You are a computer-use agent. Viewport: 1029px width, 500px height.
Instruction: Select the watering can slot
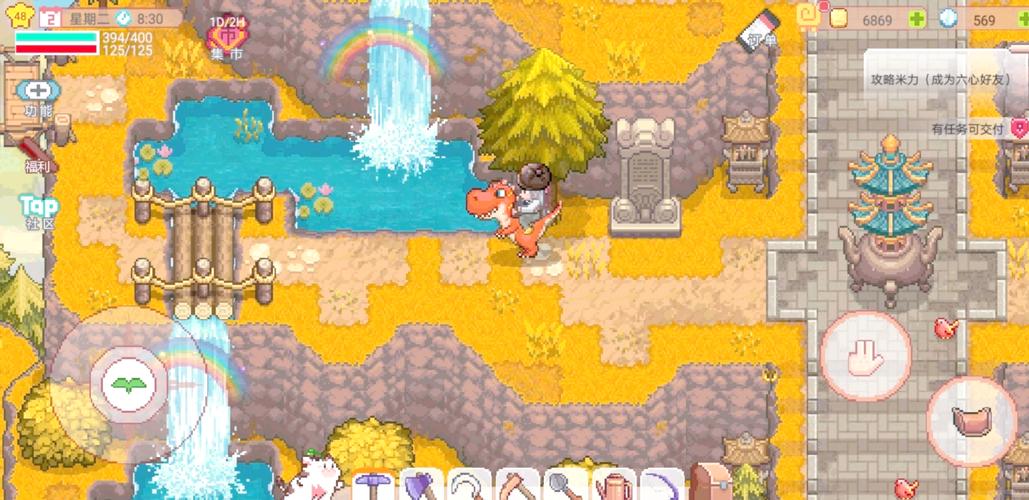(613, 486)
